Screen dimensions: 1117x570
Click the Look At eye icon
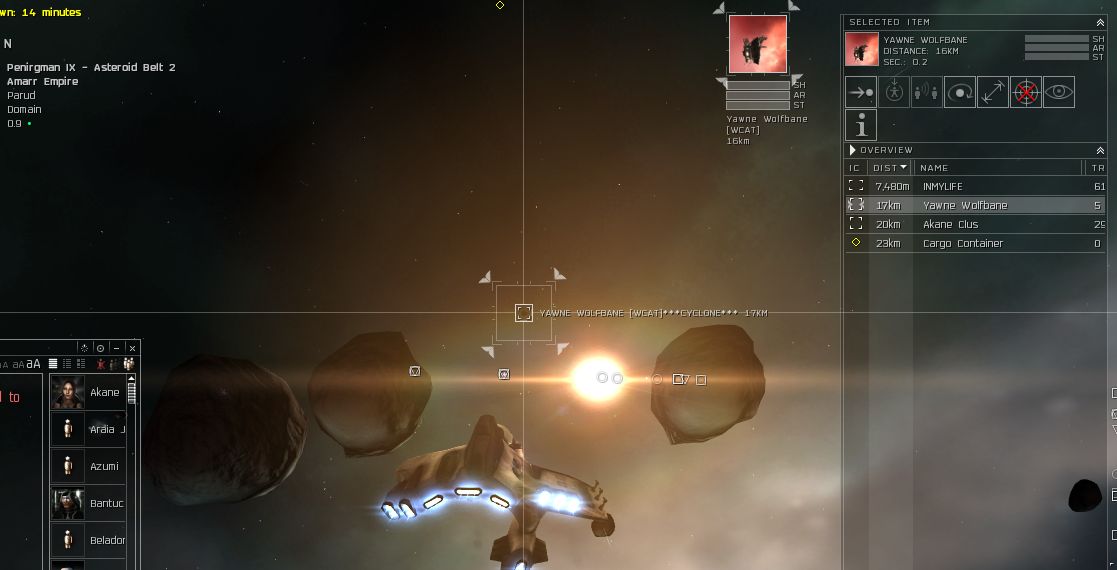point(1059,92)
